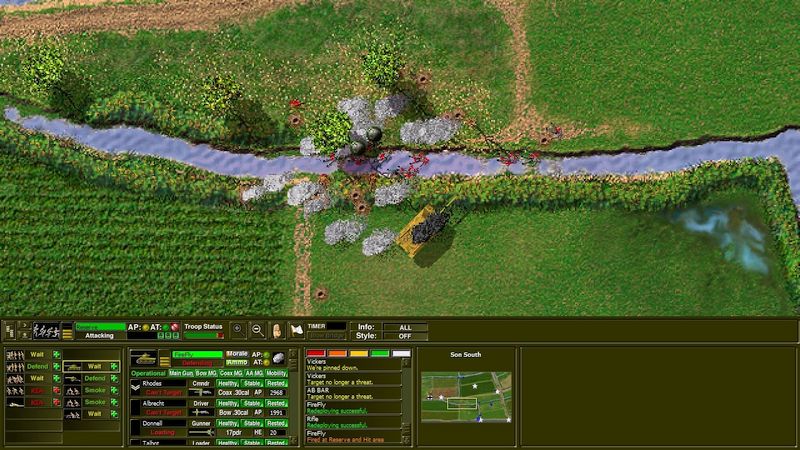
Task: Zoom in with the magnifier plus button
Action: click(238, 329)
